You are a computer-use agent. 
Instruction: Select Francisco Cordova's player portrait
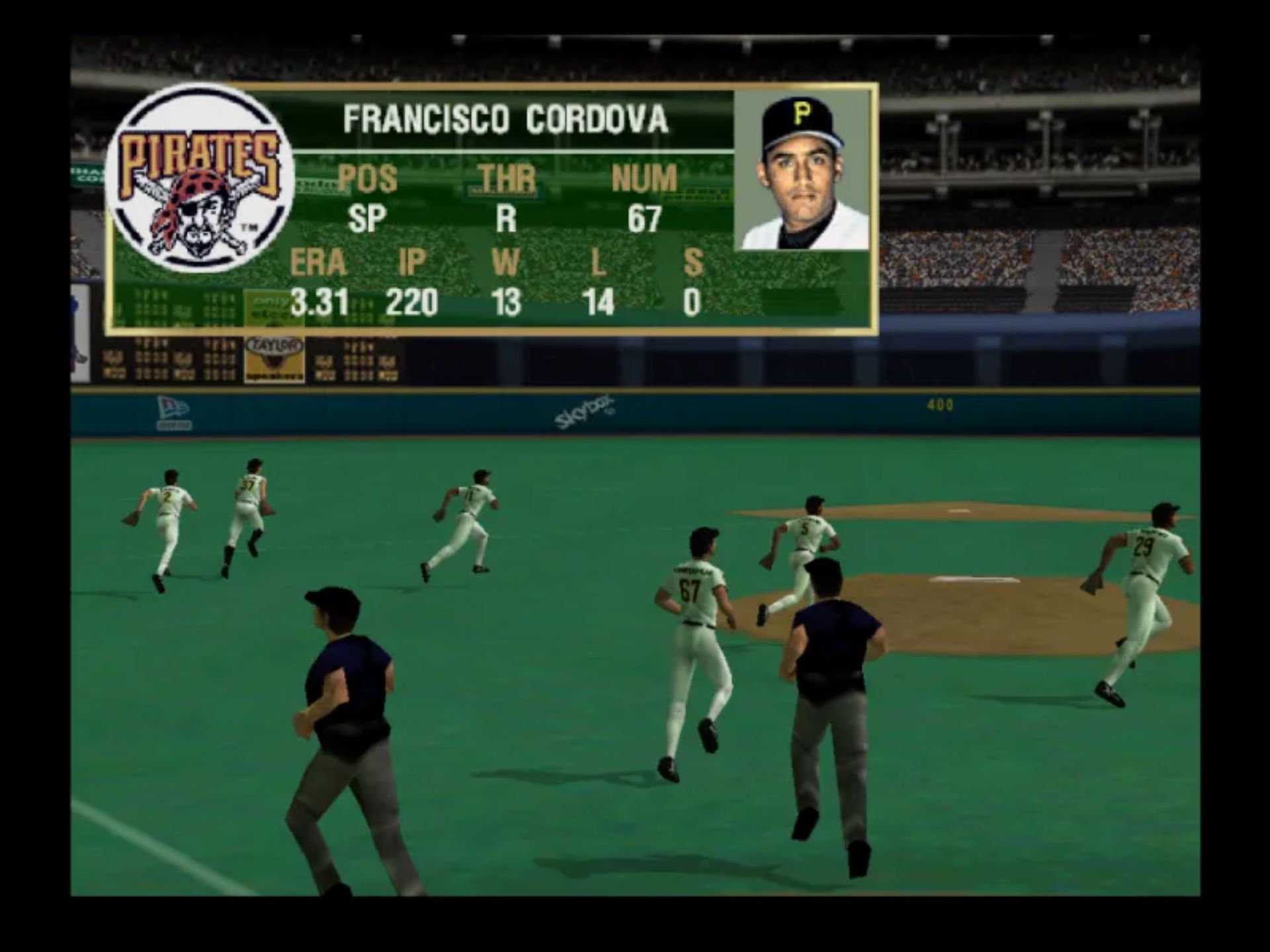pyautogui.click(x=802, y=171)
